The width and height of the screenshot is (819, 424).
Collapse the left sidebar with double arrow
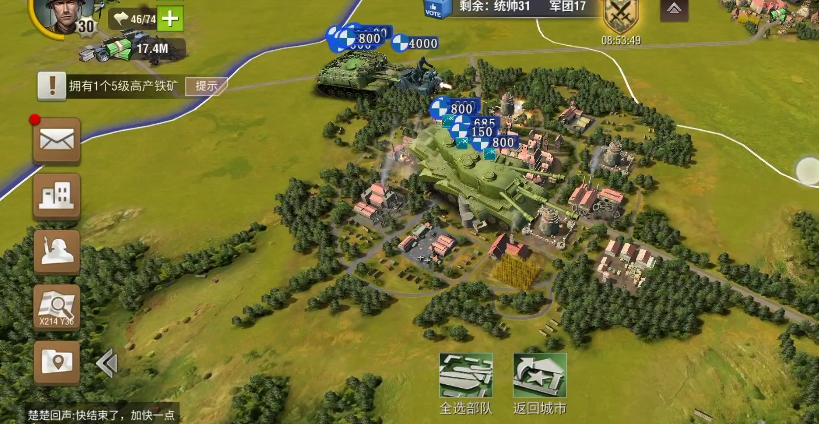(106, 364)
